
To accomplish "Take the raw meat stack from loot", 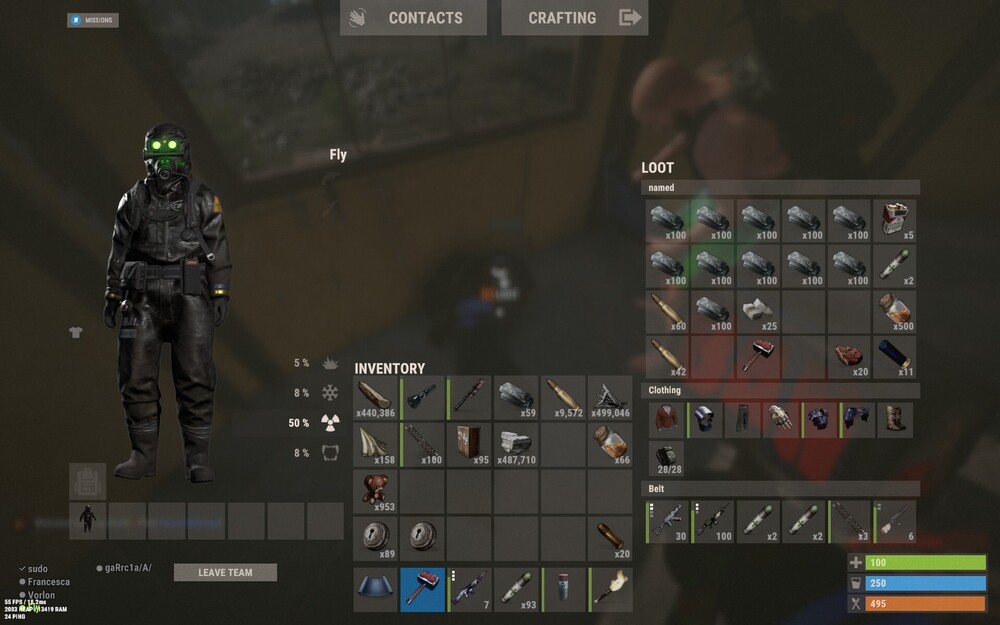I will click(x=849, y=358).
